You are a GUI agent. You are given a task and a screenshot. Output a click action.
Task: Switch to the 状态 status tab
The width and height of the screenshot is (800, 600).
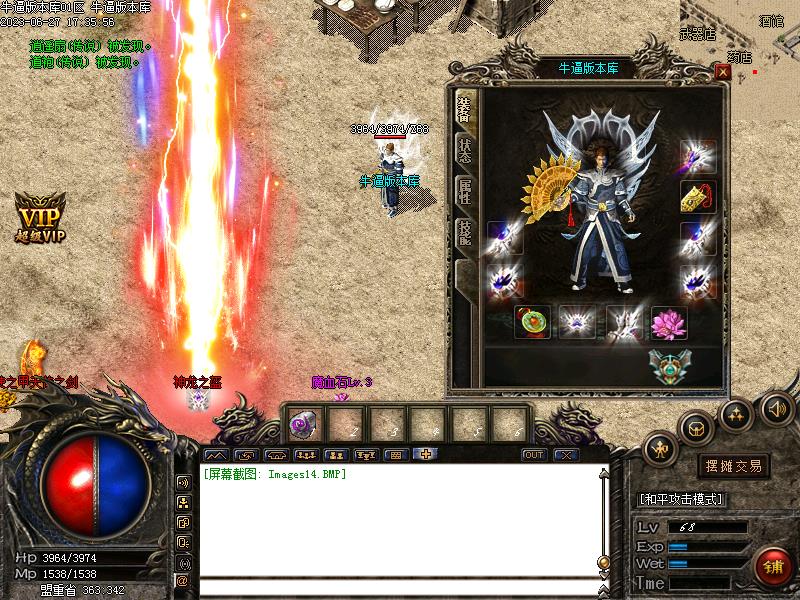click(465, 150)
